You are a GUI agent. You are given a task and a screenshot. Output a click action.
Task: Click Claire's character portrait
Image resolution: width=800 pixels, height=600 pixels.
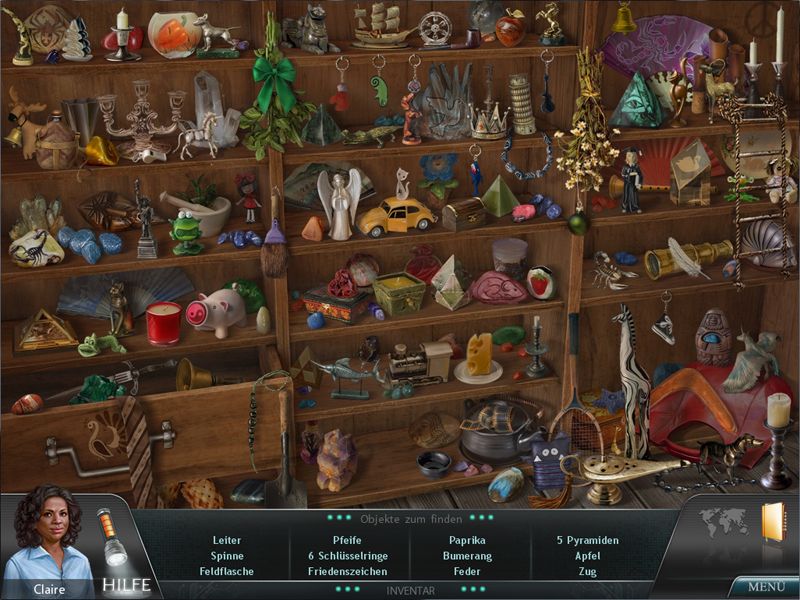47,538
